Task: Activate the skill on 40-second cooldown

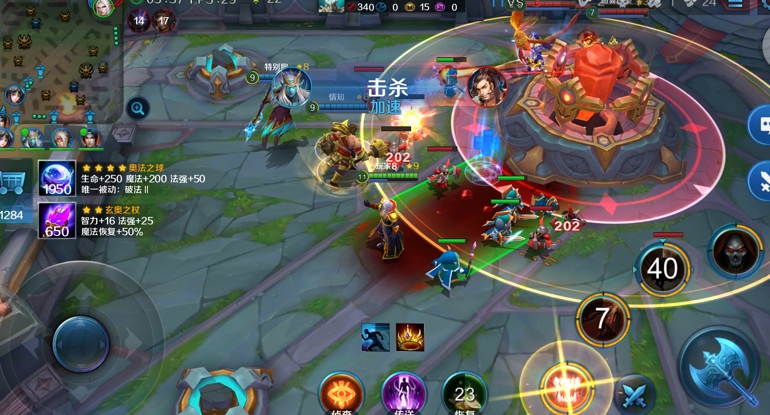Action: (x=661, y=268)
